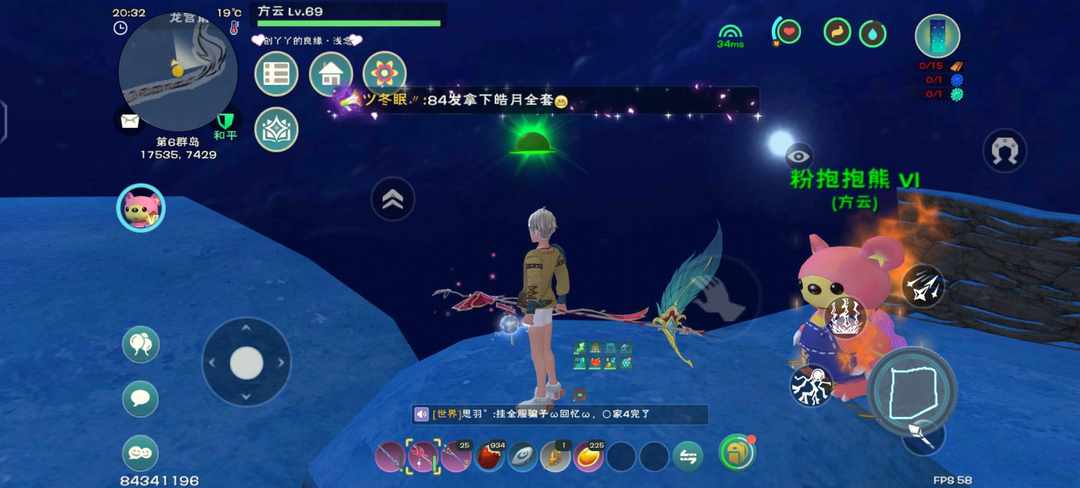Viewport: 1080px width, 488px height.
Task: Select the yellow item slot showing 225
Action: click(x=588, y=457)
